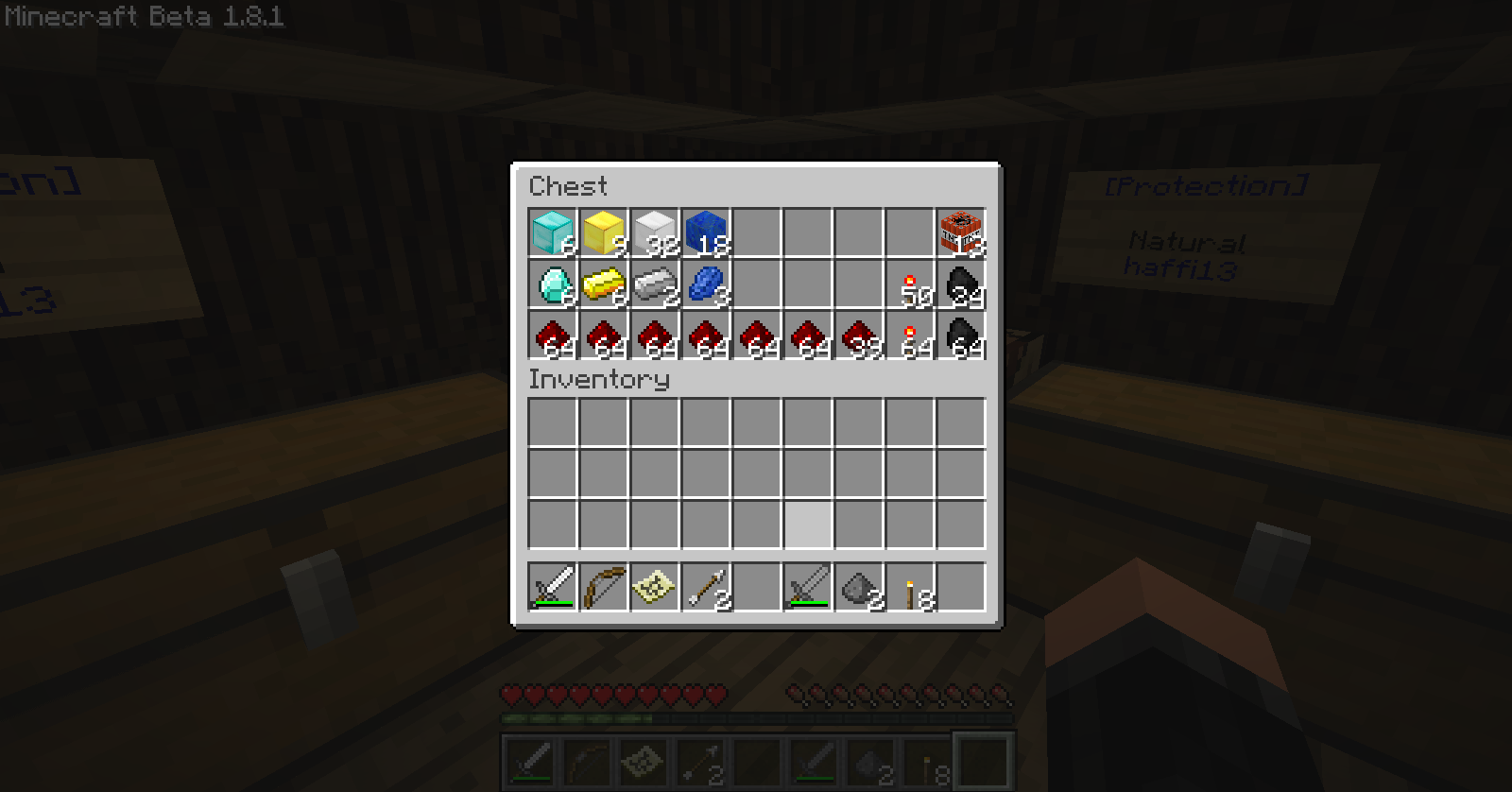Pick up the 50 redstone torches
This screenshot has width=1512, height=792.
(910, 284)
